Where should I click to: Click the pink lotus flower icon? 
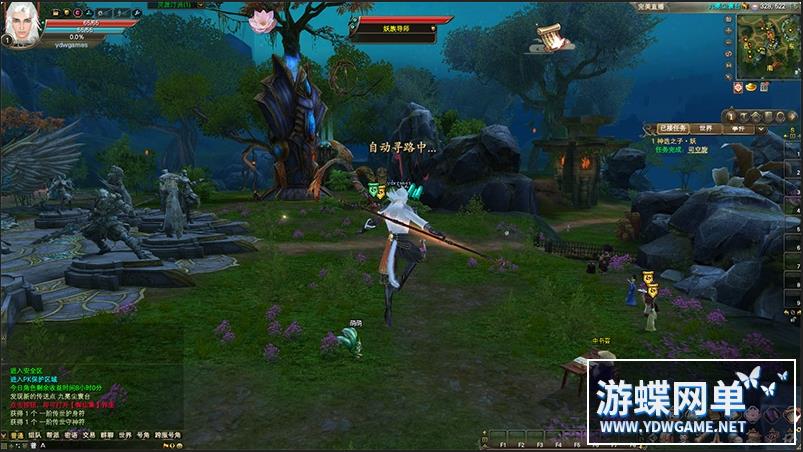coord(262,21)
